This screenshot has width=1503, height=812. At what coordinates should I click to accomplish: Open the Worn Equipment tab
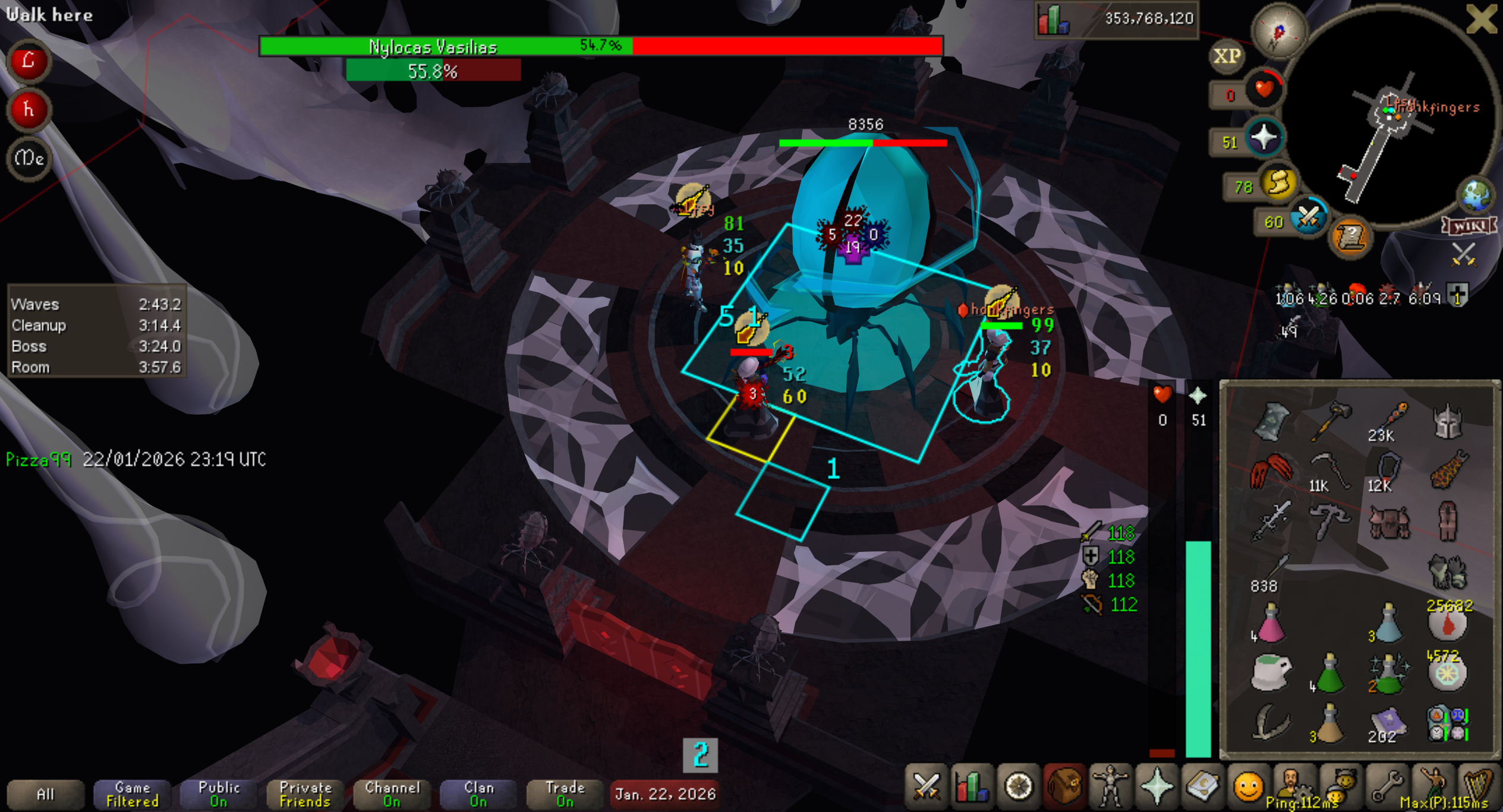pyautogui.click(x=1110, y=788)
